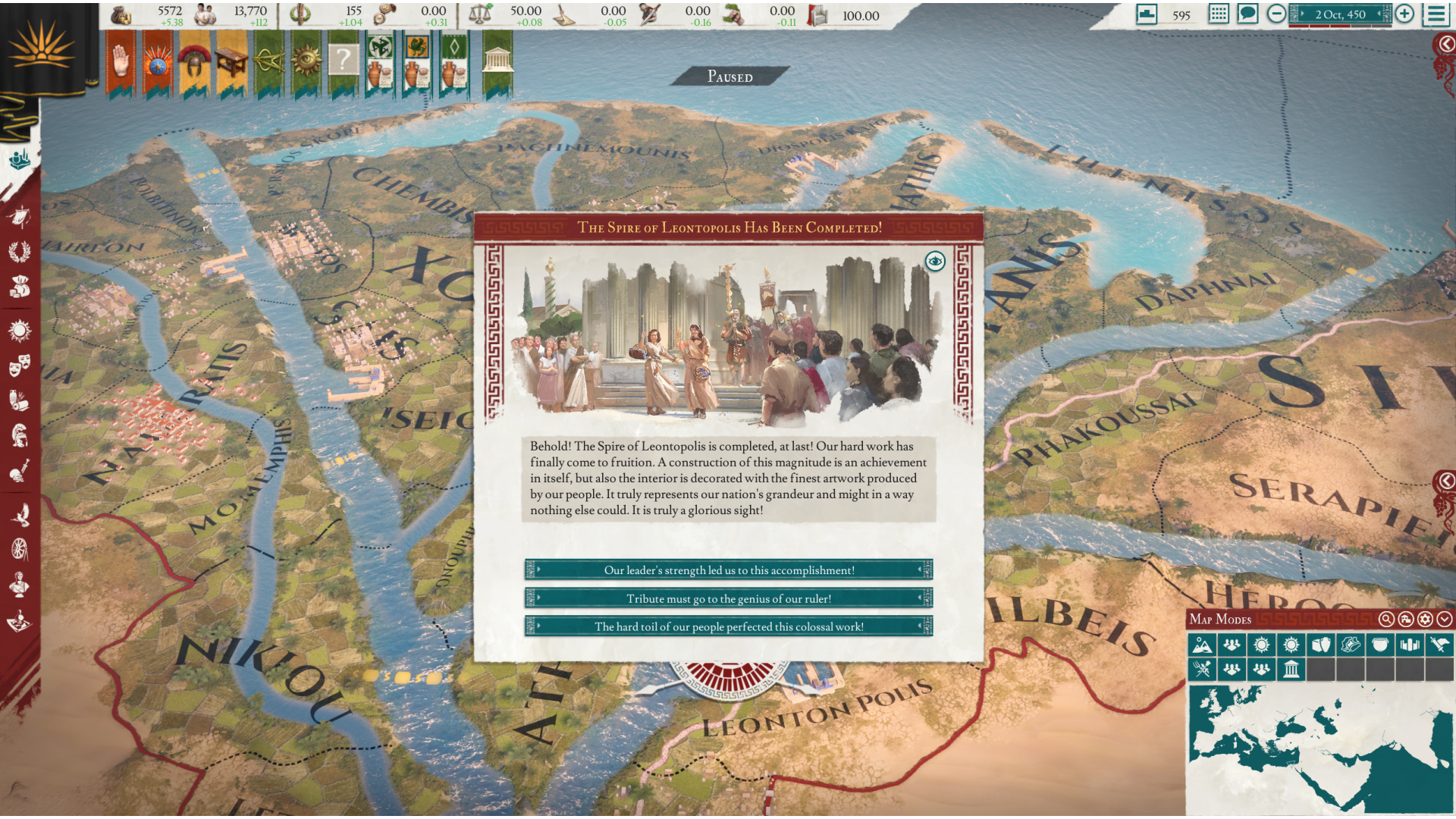Open the chat speech bubble button
1456x819 pixels.
[1247, 14]
